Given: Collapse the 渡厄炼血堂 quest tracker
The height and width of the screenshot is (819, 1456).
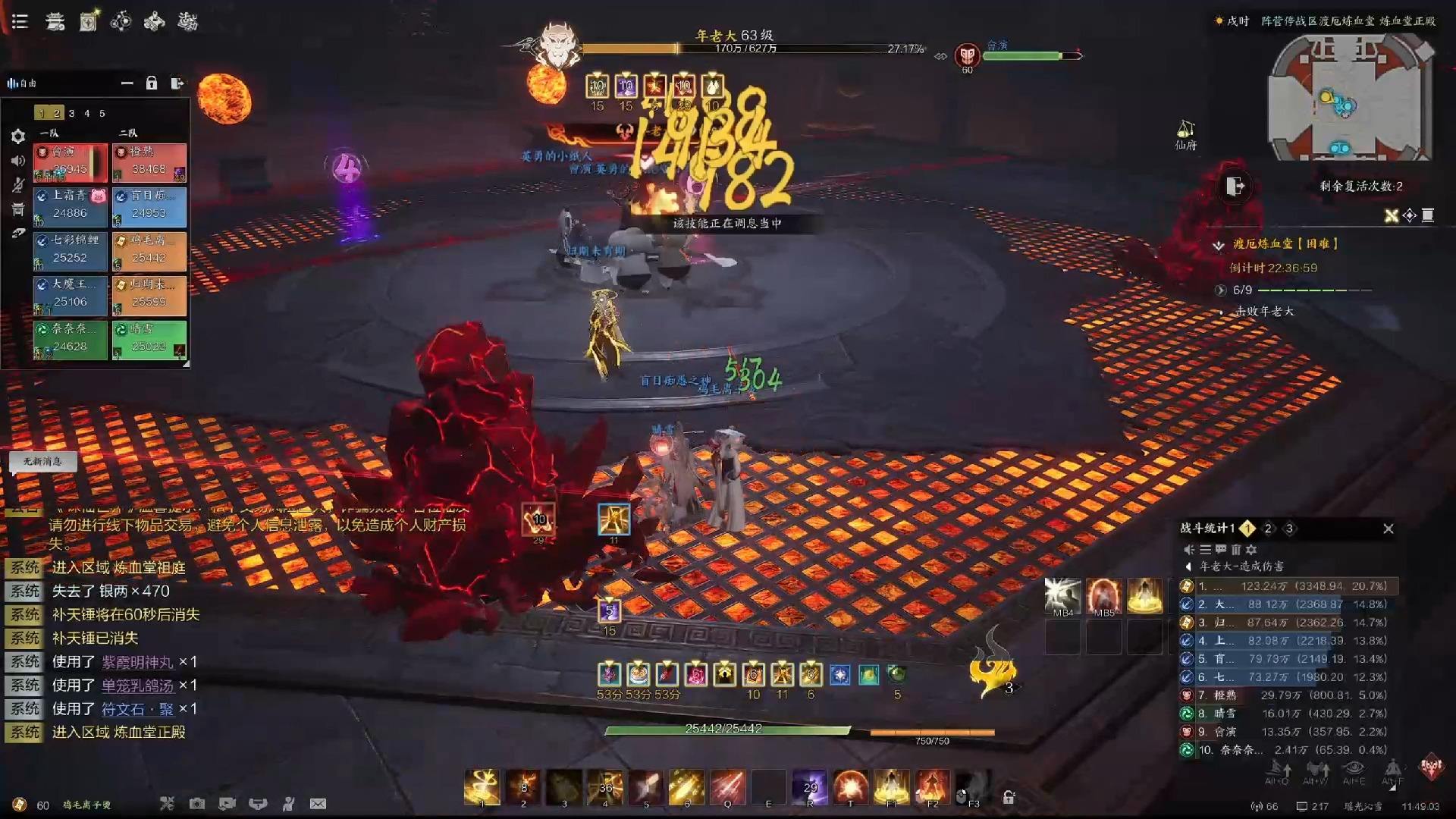Looking at the screenshot, I should tap(1219, 244).
